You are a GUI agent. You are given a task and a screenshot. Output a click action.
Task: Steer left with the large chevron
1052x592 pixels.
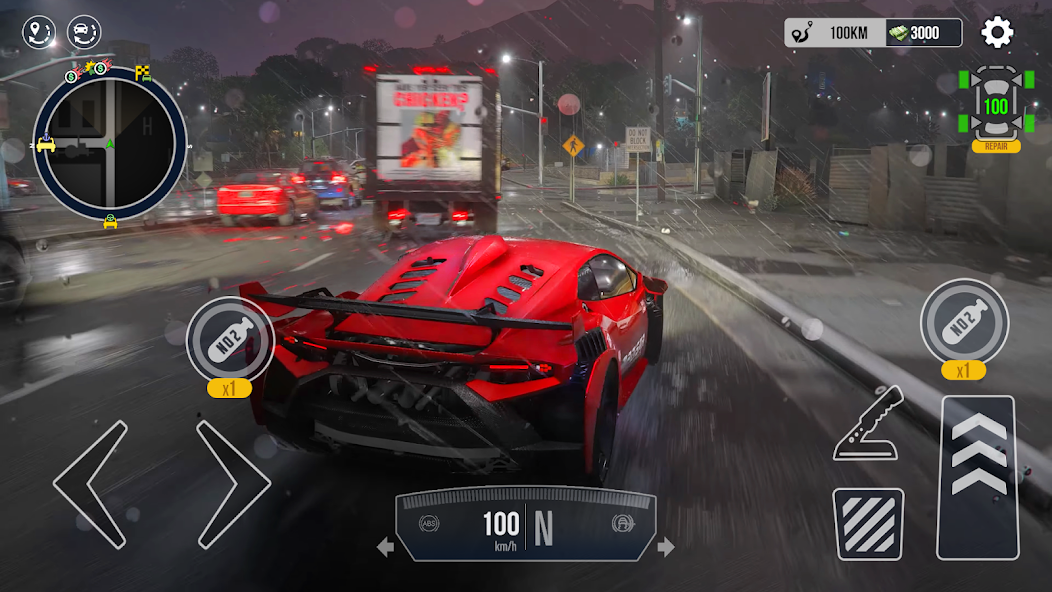point(92,484)
